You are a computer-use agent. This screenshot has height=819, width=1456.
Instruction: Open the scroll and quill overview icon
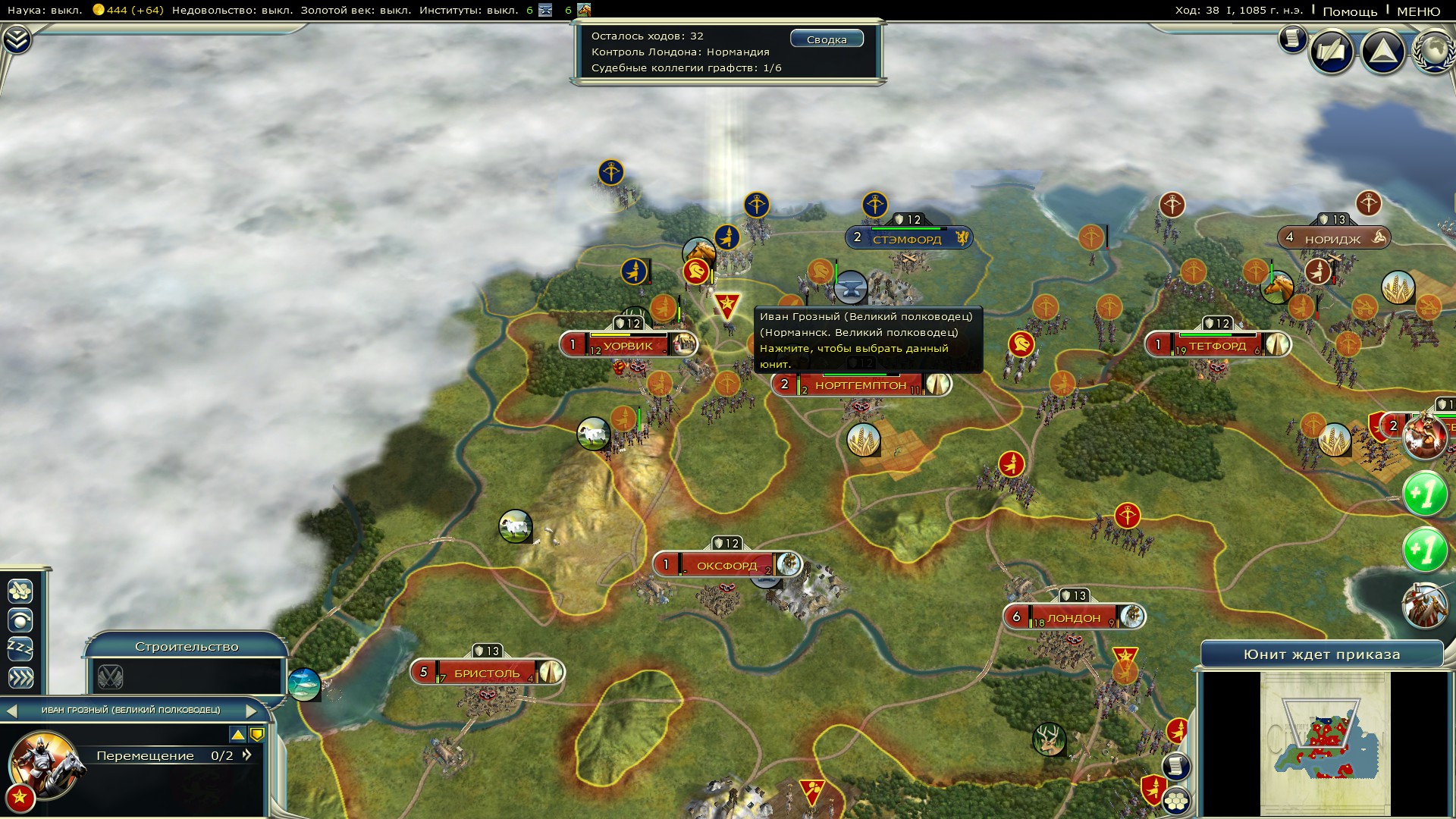click(1332, 52)
